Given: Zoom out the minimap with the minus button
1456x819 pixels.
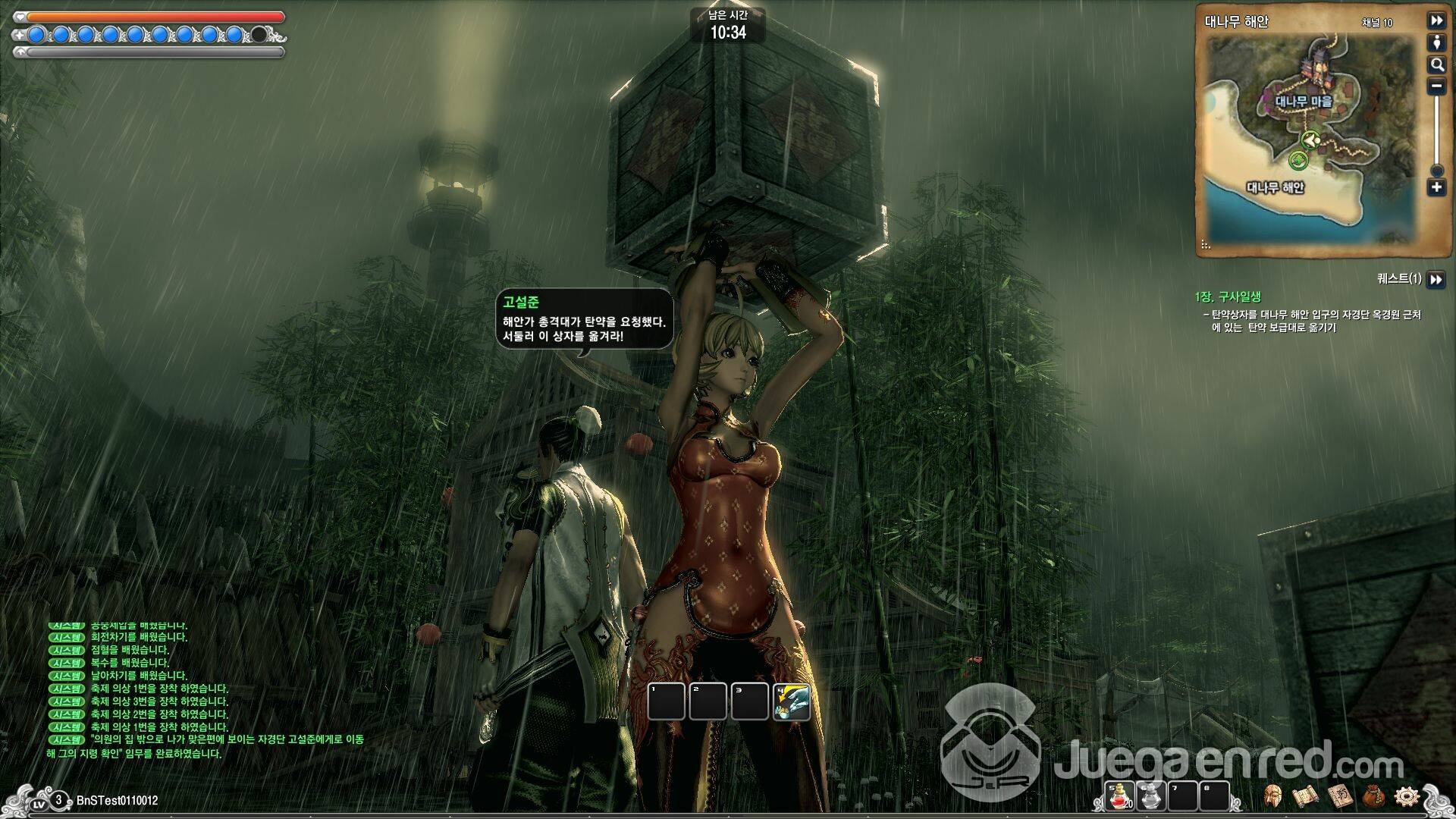Looking at the screenshot, I should point(1436,86).
